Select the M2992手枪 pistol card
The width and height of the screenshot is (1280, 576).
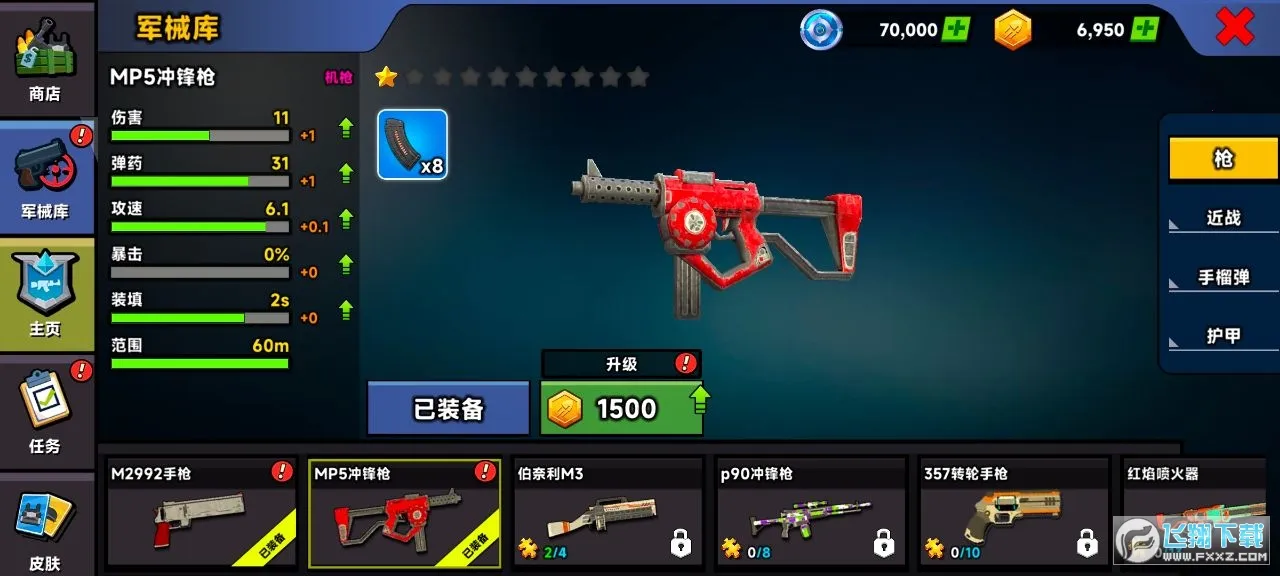click(x=201, y=513)
